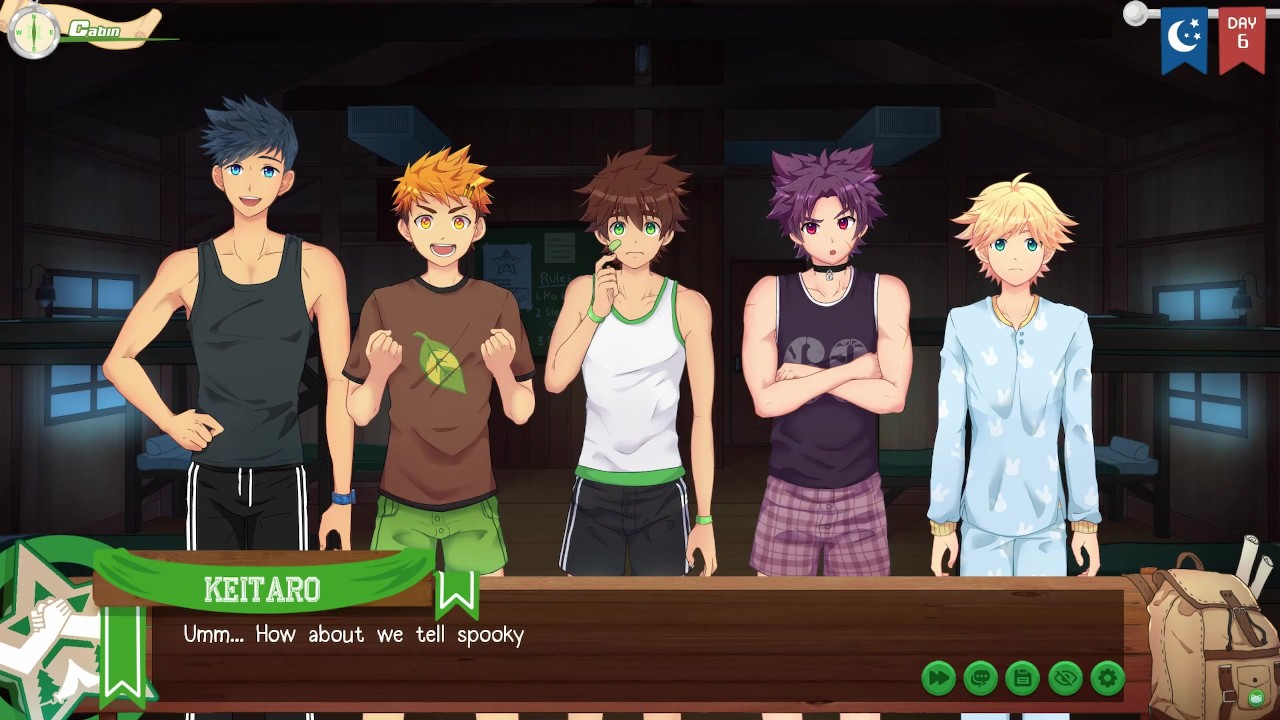Open the save game menu

coord(1022,678)
